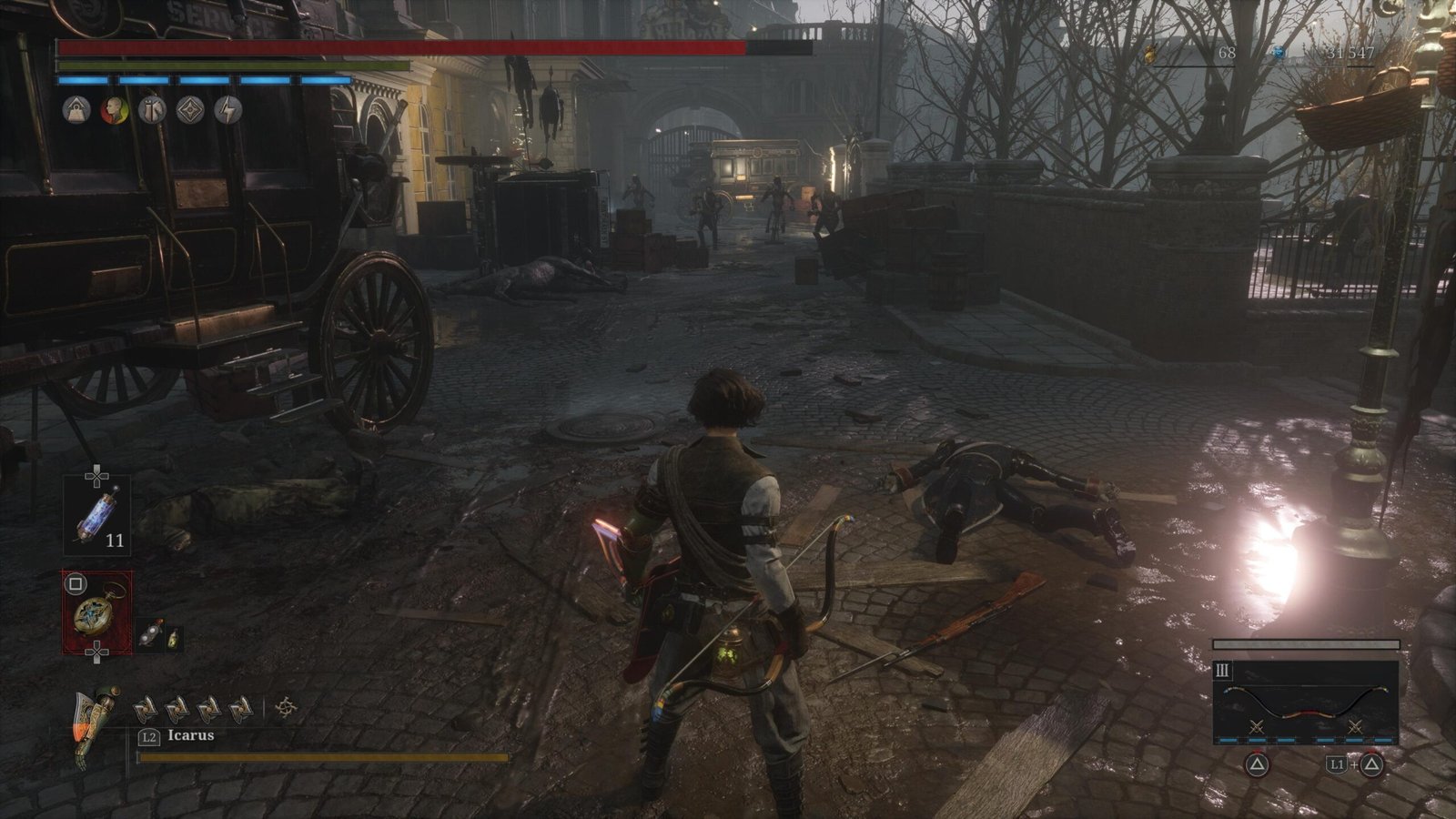Select the equipped bow weapon panel
The image size is (1456, 819).
(1305, 699)
